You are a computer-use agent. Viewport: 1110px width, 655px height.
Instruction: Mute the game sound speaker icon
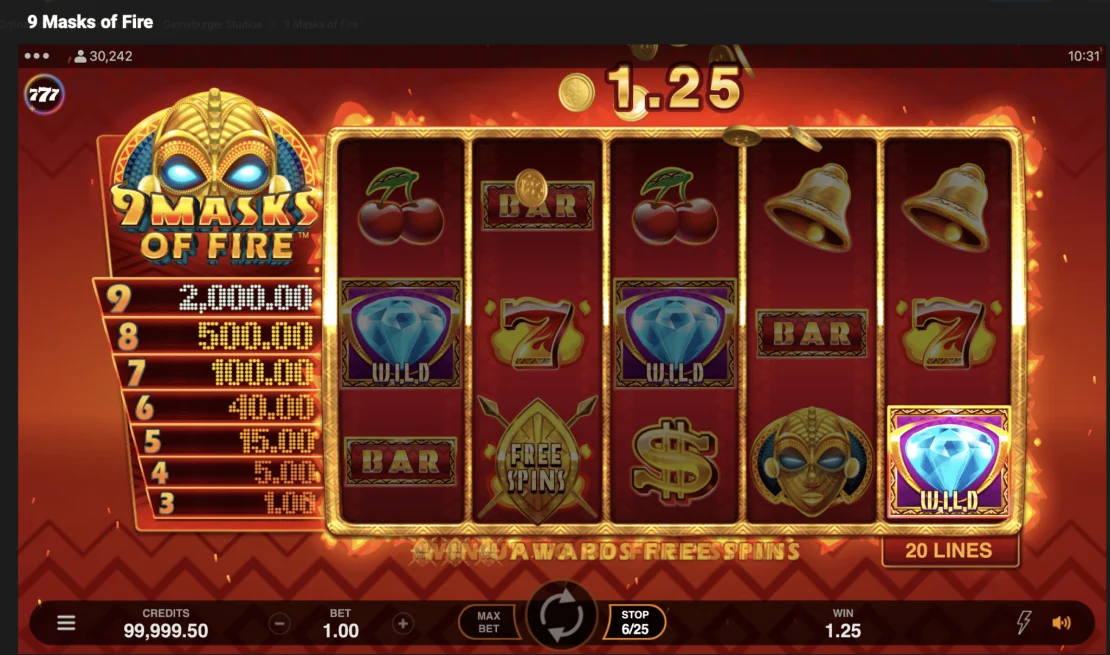tap(1061, 623)
